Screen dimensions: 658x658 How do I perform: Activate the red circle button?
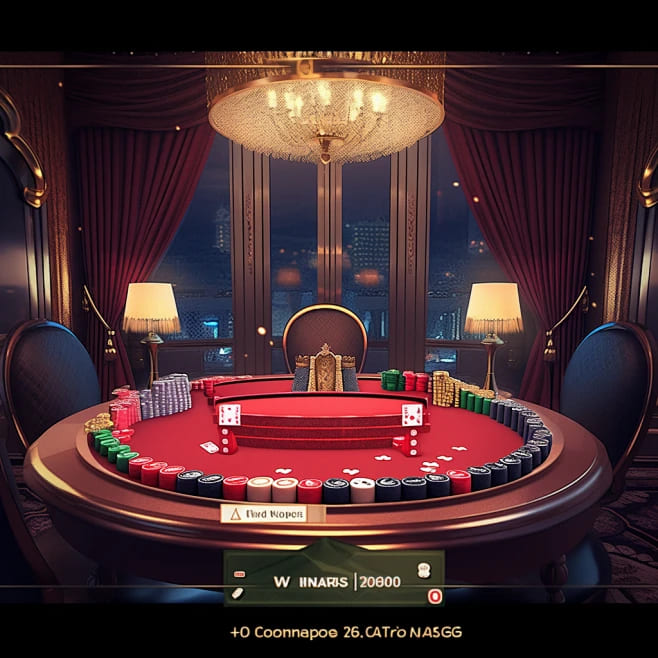(x=434, y=595)
